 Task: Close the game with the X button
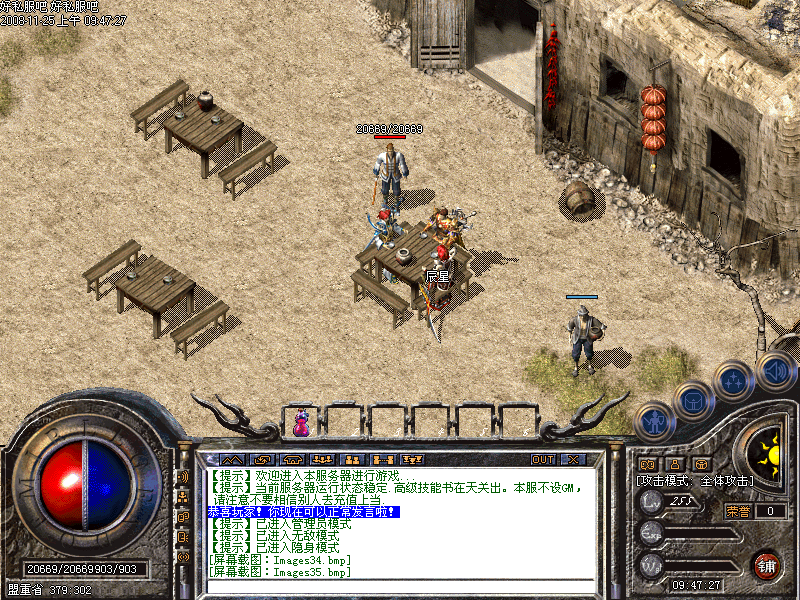point(573,460)
